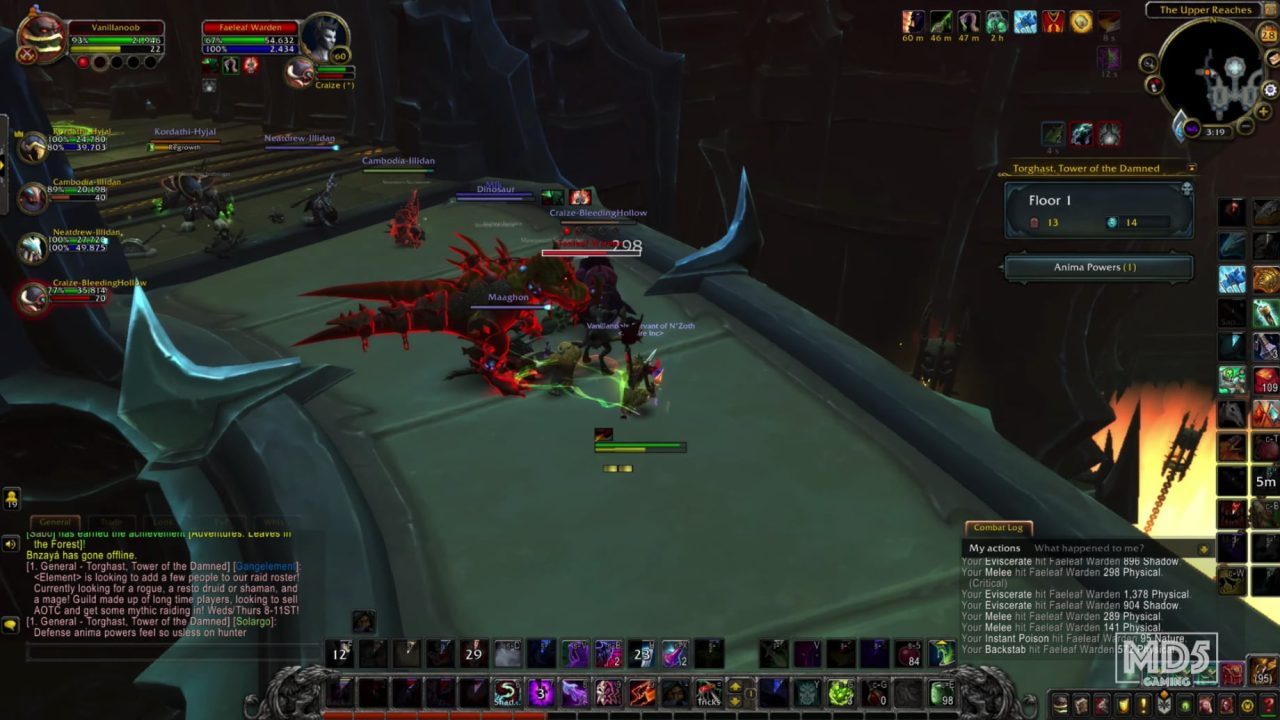Screen dimensions: 1280x720
Task: Click the action bar page-up arrow
Action: click(736, 686)
